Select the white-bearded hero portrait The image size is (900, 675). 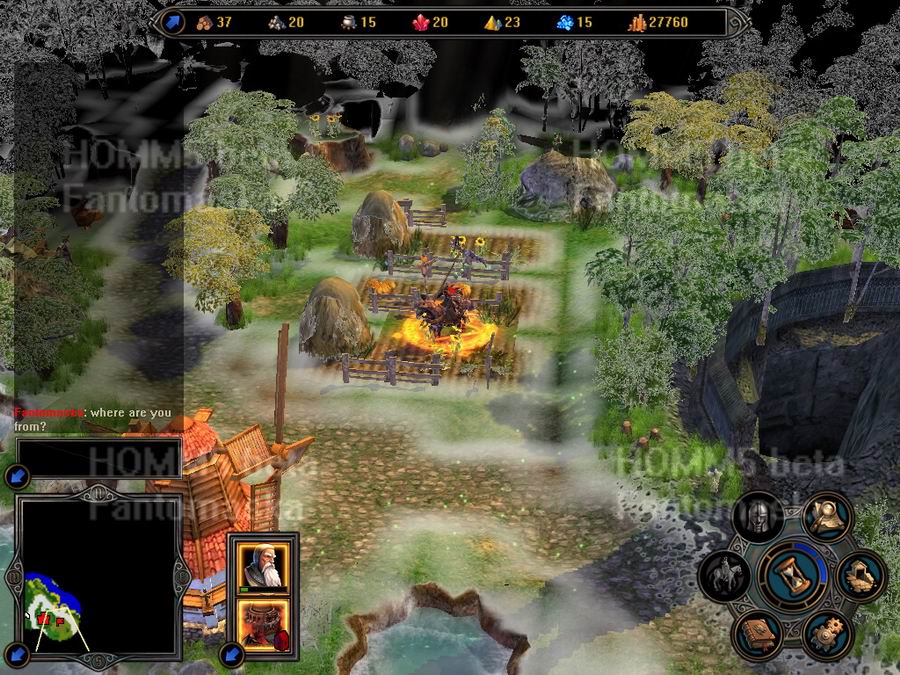click(264, 564)
